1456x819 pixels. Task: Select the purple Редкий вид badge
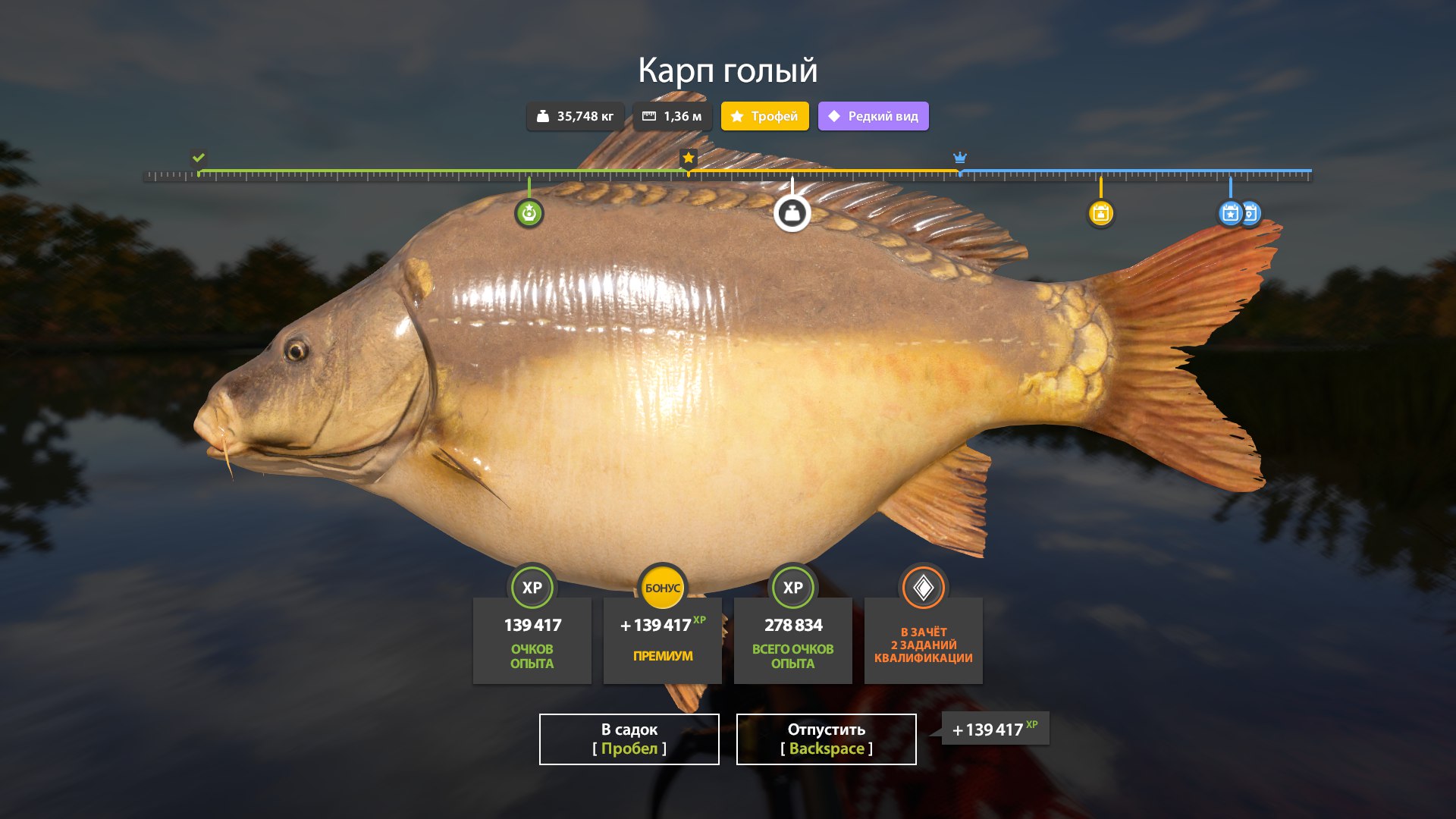(873, 116)
